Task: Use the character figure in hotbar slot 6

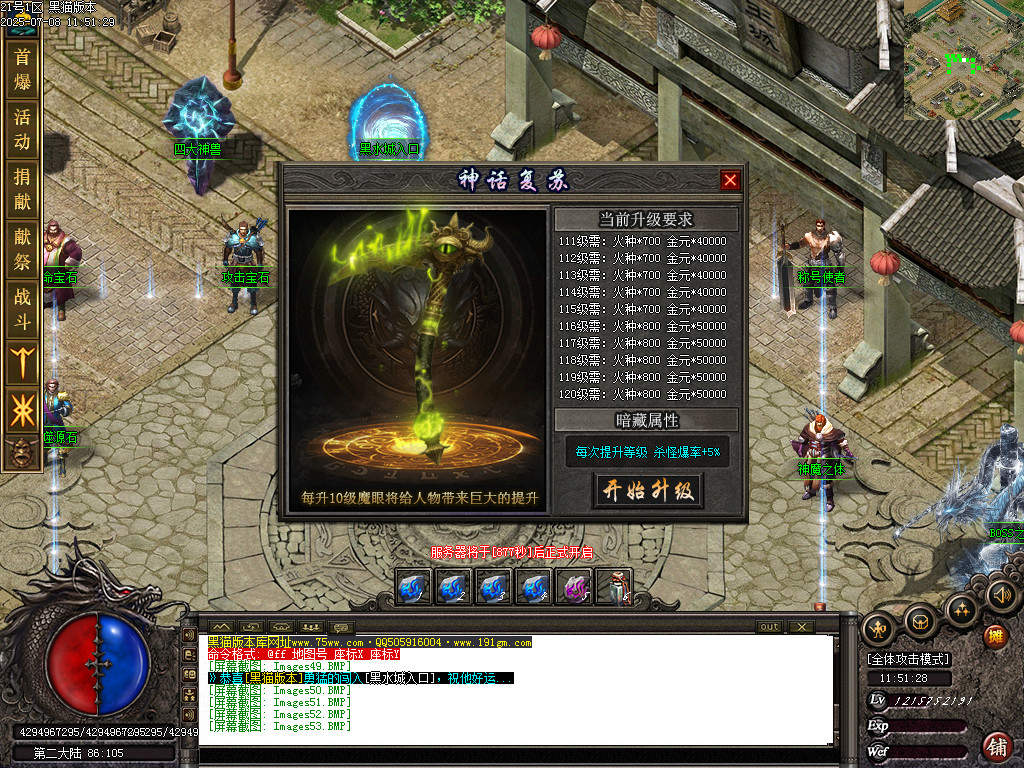Action: coord(614,587)
